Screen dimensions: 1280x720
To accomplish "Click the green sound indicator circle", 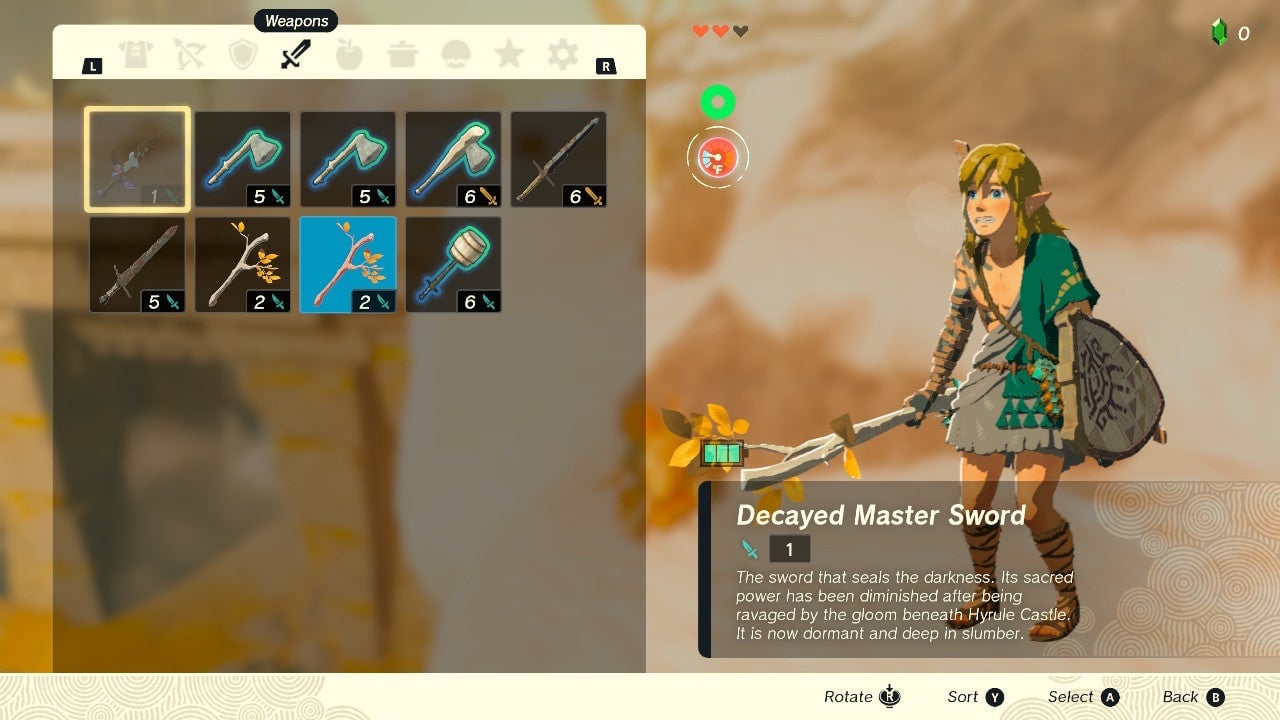I will (716, 101).
